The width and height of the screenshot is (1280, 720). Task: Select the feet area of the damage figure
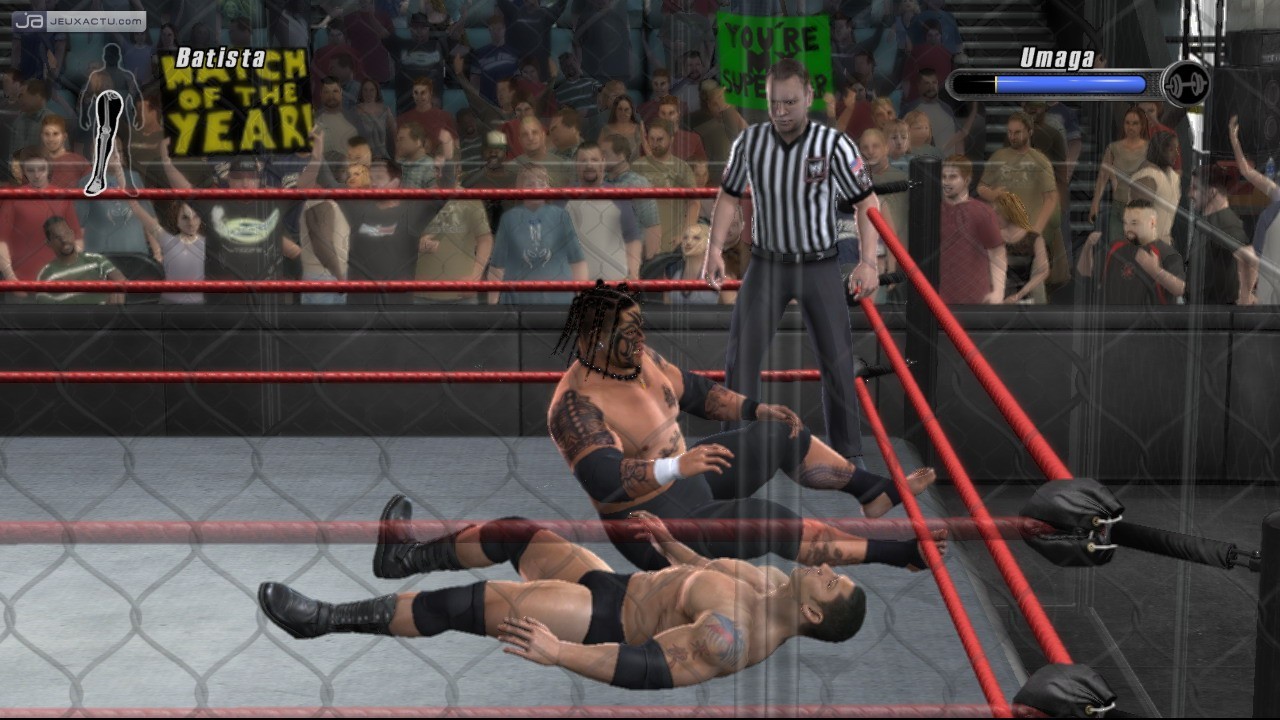click(x=95, y=184)
